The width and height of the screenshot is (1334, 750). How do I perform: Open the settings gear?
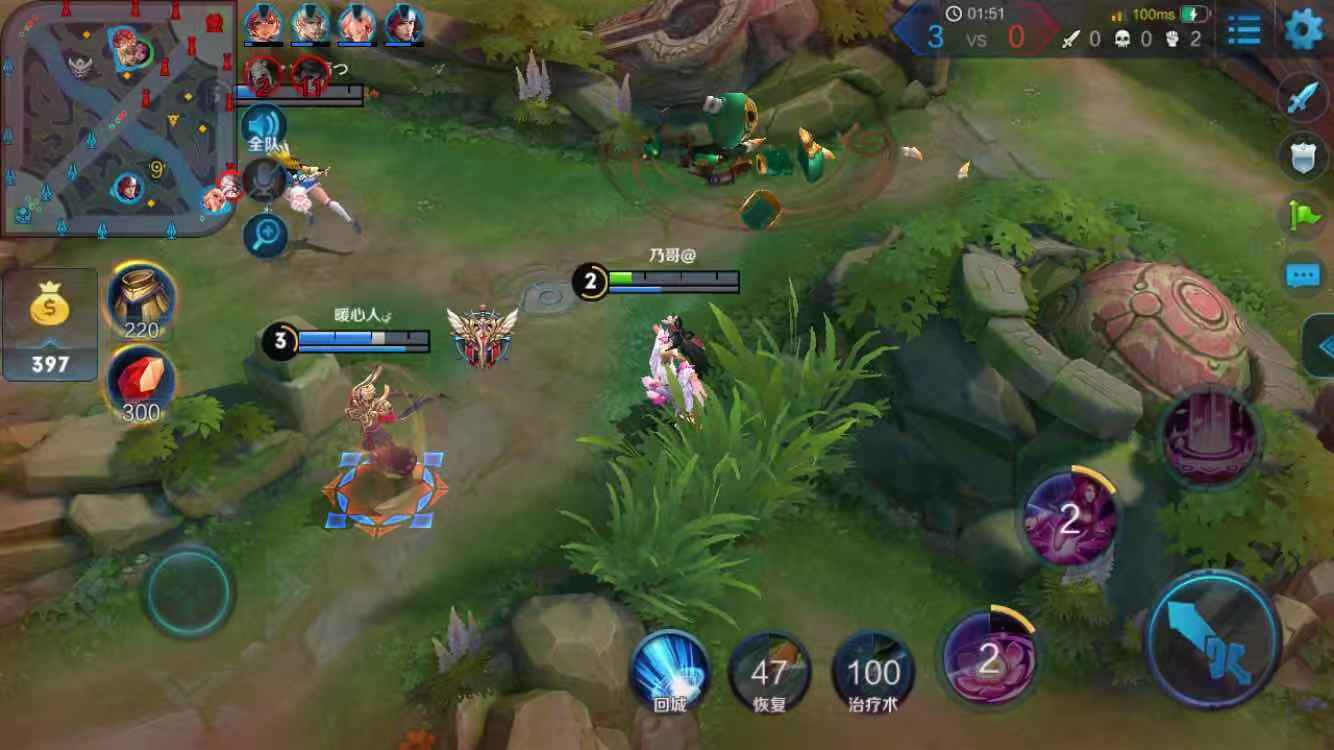[1303, 30]
